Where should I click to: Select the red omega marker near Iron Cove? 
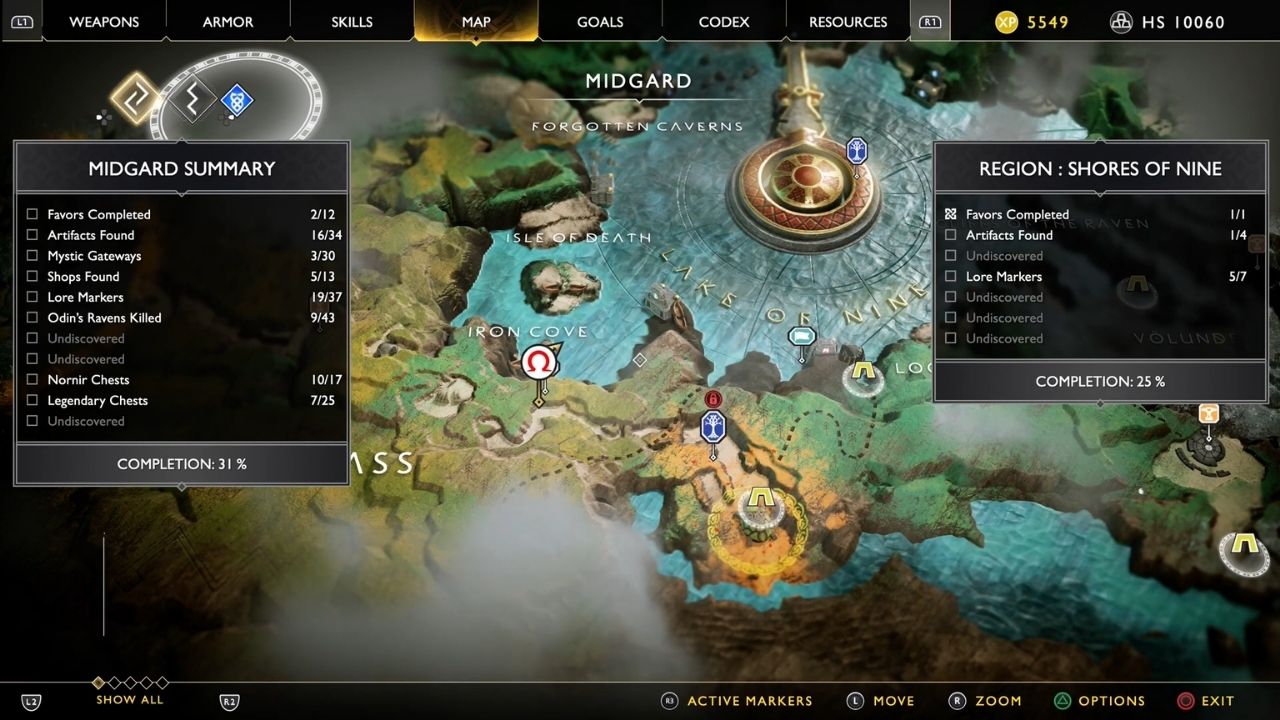539,362
